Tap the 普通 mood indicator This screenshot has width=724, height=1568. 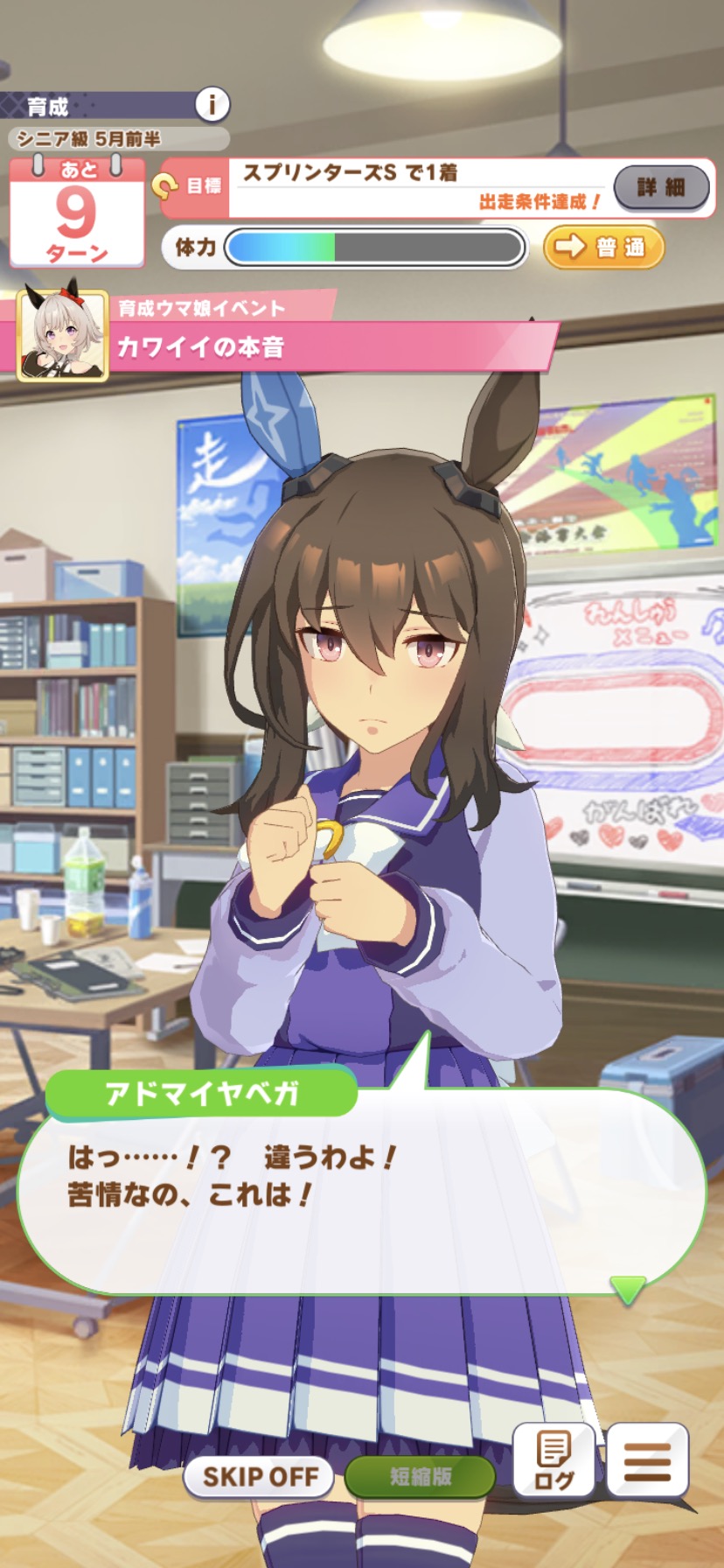click(x=603, y=247)
